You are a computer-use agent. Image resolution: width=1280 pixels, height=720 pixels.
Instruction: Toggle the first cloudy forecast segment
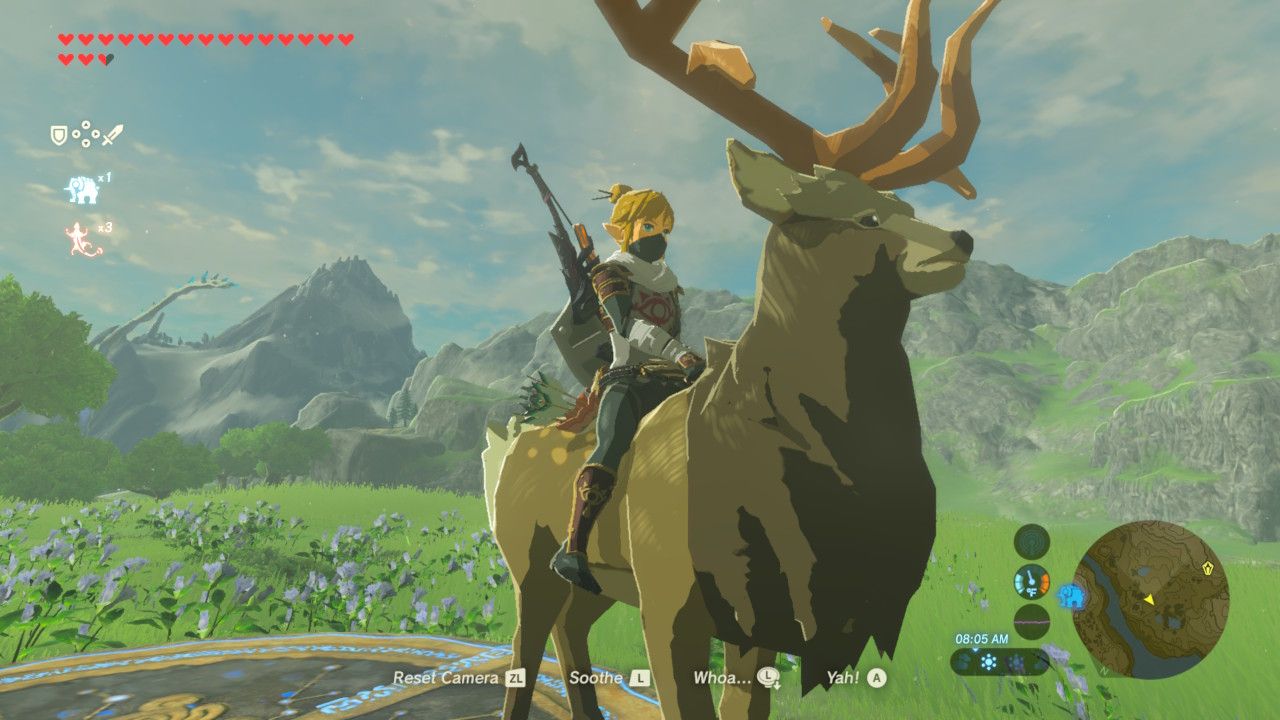tap(965, 661)
